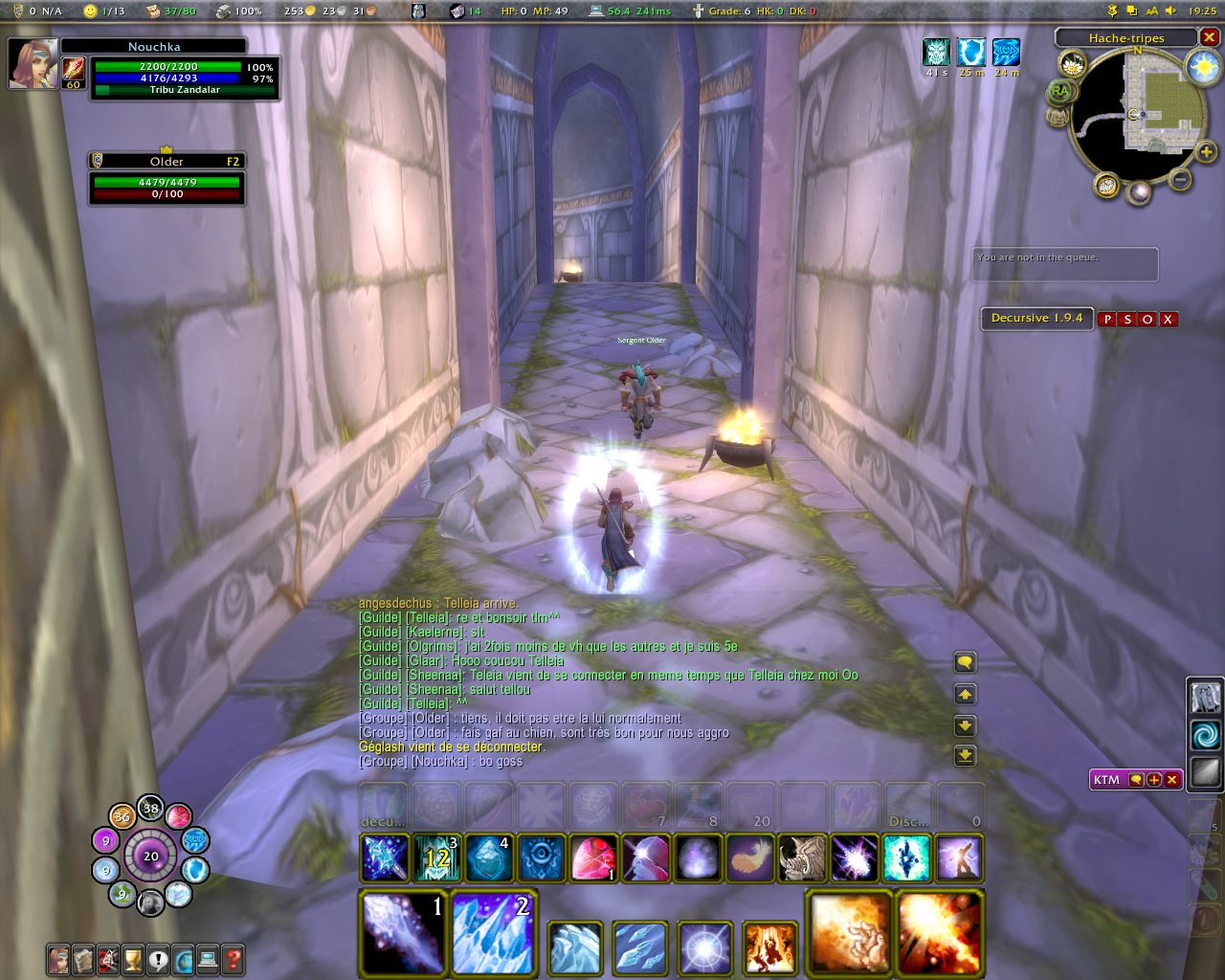Screen dimensions: 1225x980
Task: Cast Frostbolt from action slot 1
Action: (x=403, y=932)
